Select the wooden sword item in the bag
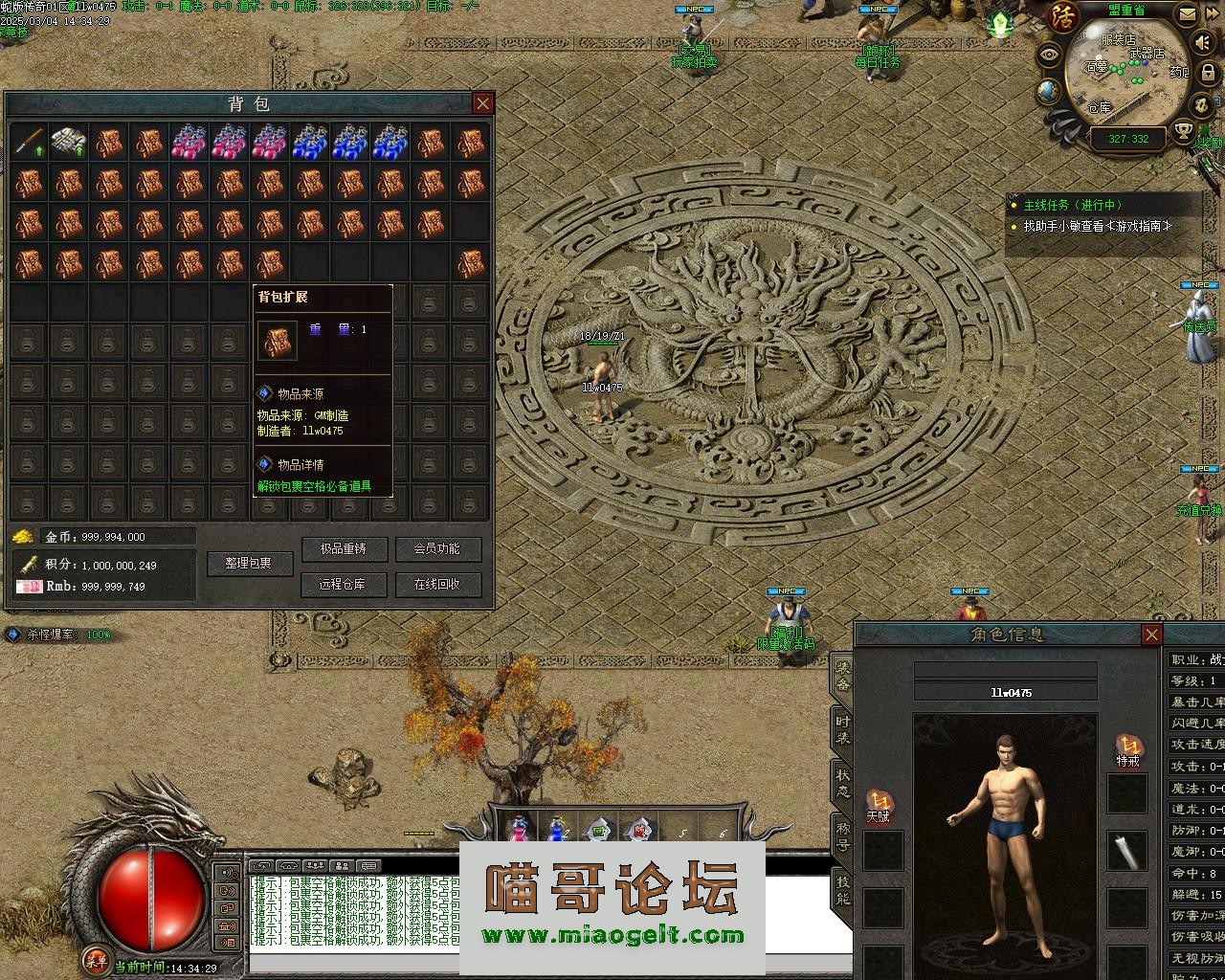 pos(28,143)
